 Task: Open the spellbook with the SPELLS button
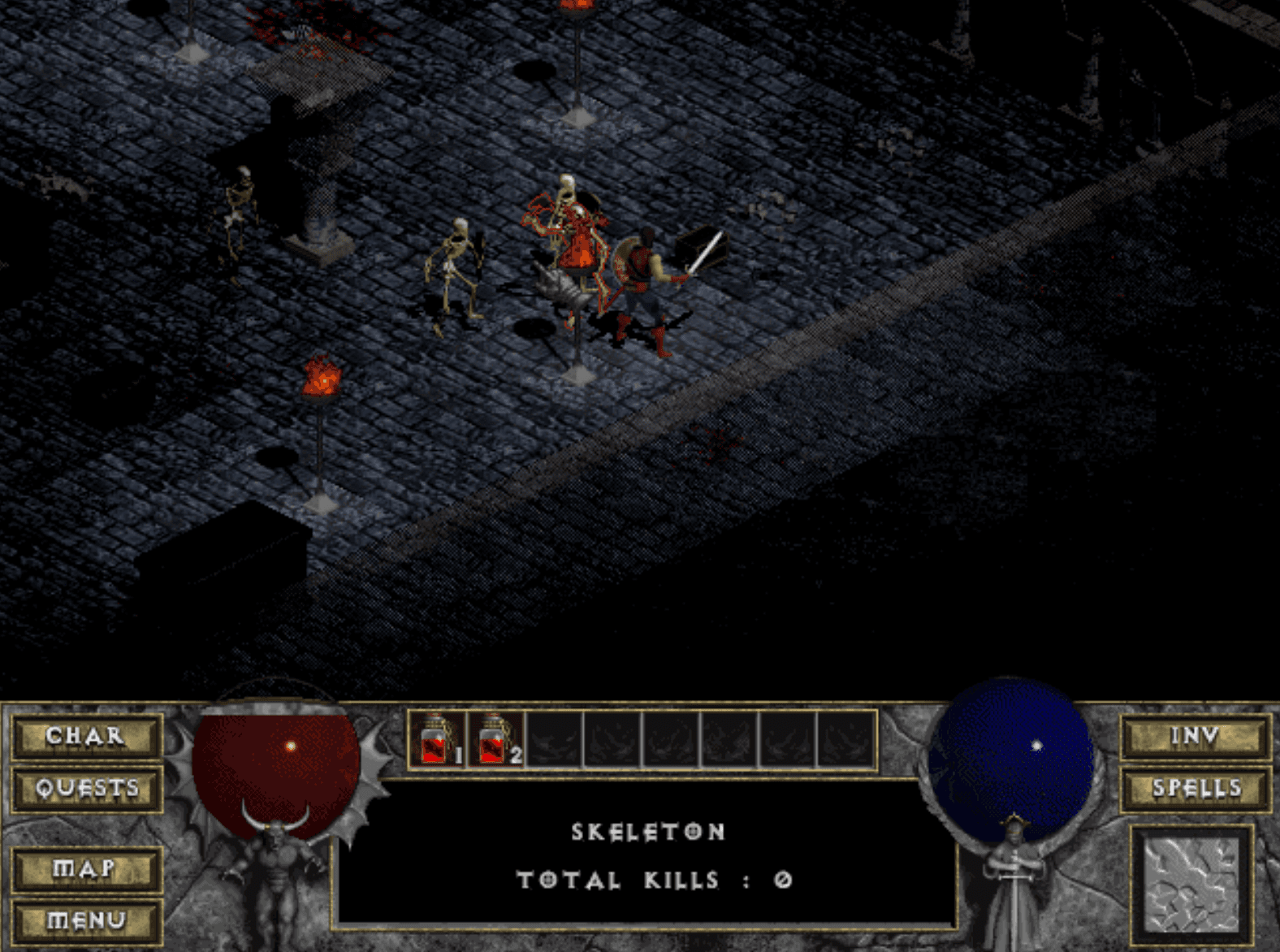coord(1194,787)
